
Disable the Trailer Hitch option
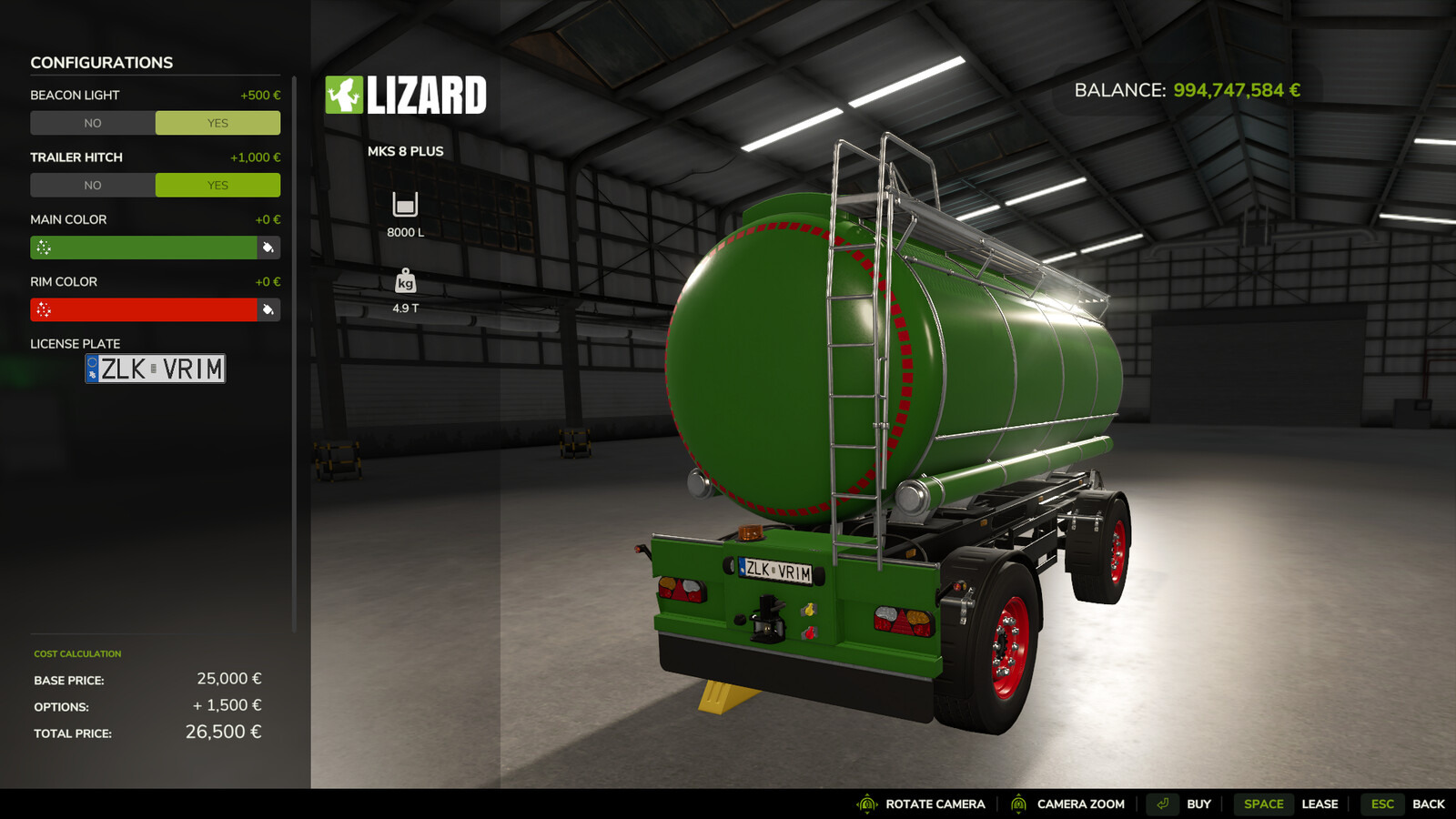click(x=94, y=185)
